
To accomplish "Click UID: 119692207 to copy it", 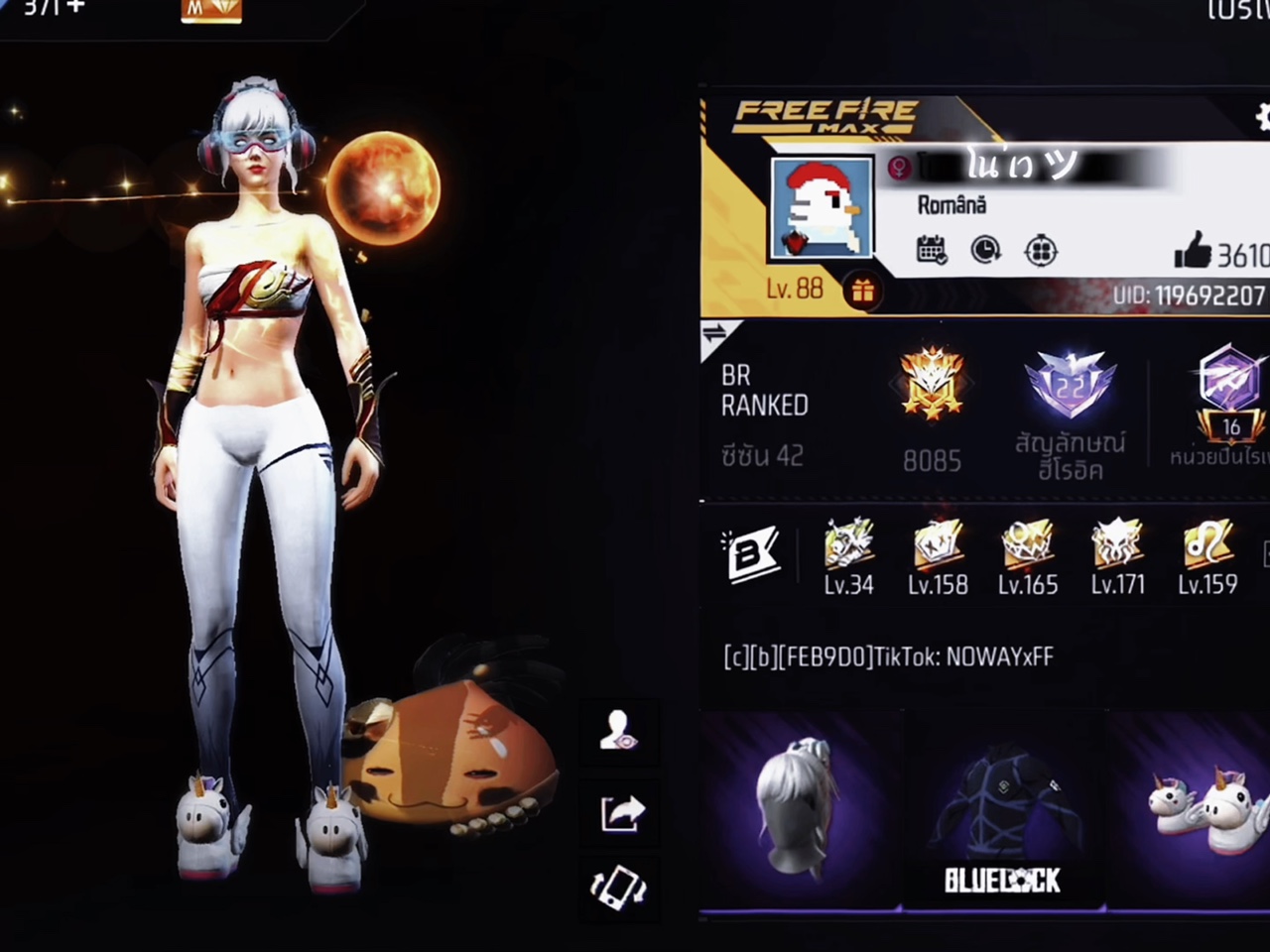I will pos(1188,296).
